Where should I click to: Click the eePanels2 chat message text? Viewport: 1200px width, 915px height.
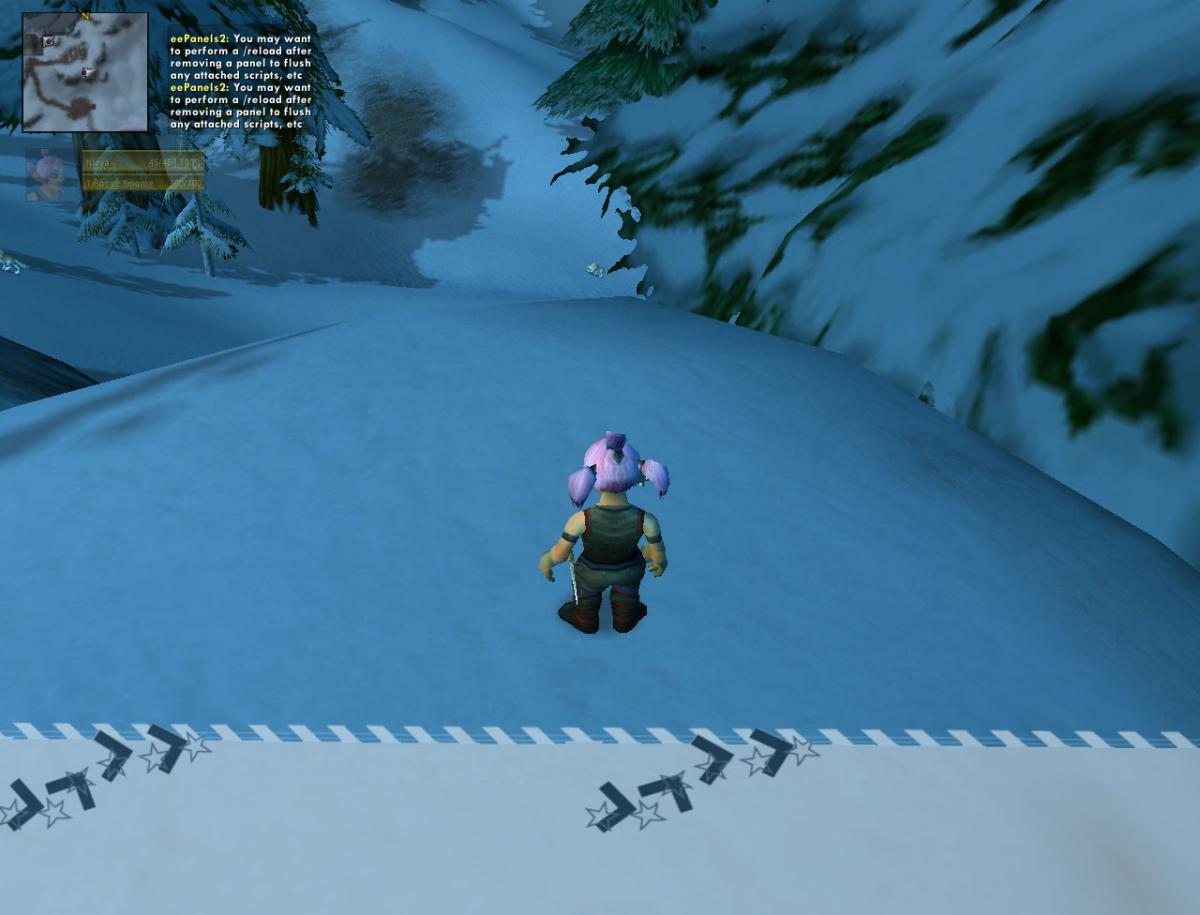pyautogui.click(x=240, y=81)
